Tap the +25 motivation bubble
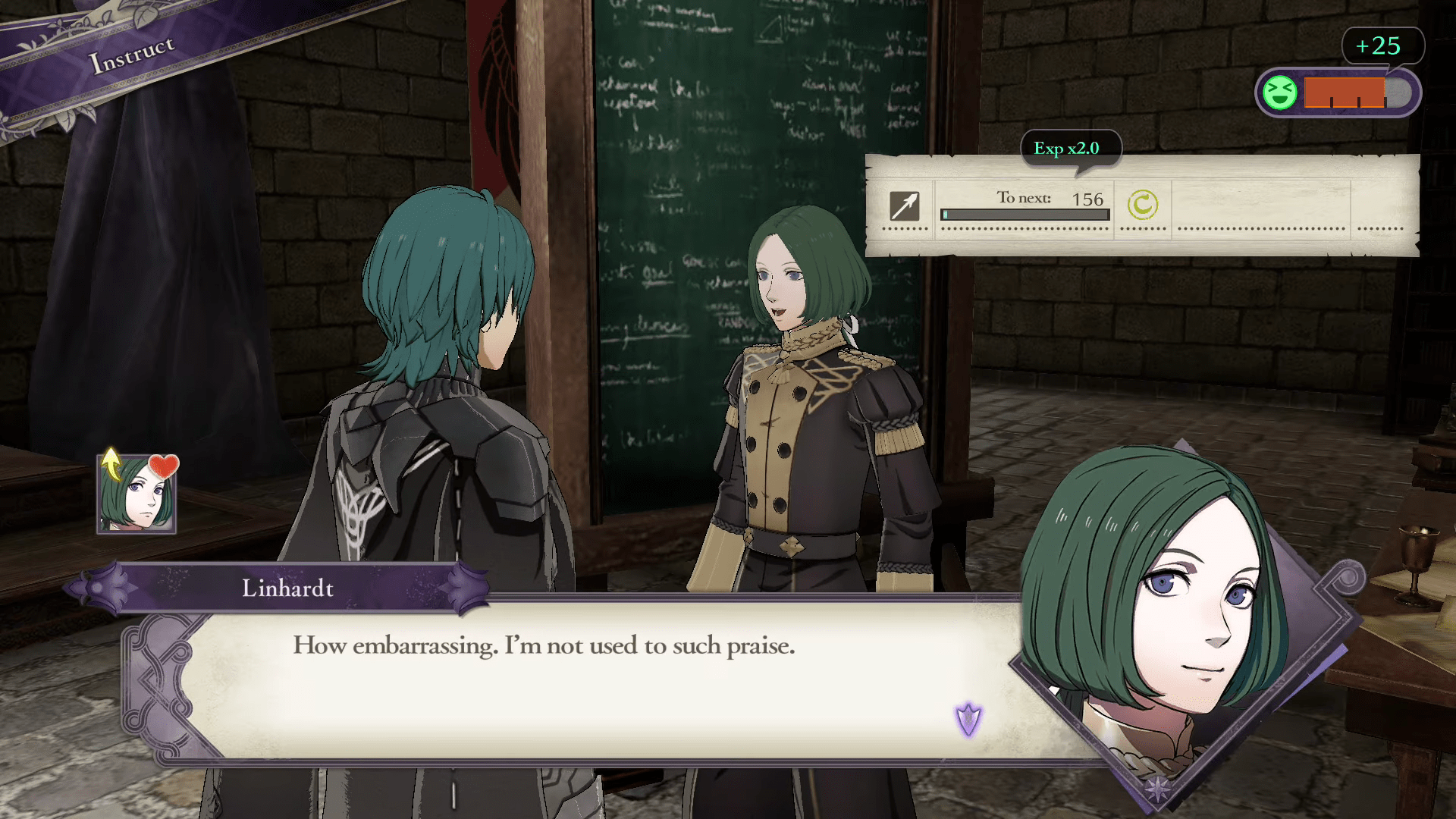This screenshot has width=1456, height=819. coord(1383,45)
